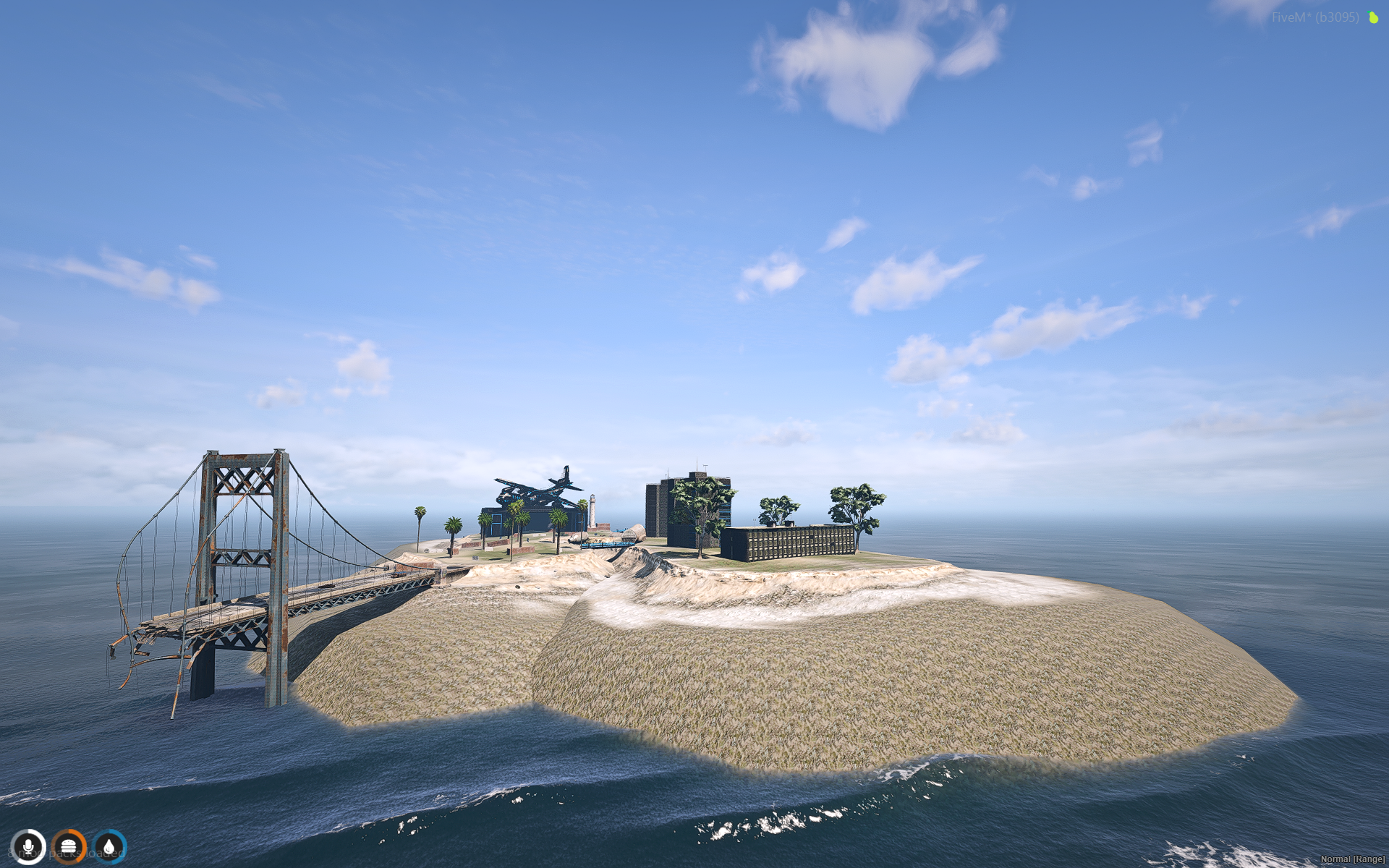Click the water drop thirst icon
The height and width of the screenshot is (868, 1389).
pyautogui.click(x=109, y=846)
